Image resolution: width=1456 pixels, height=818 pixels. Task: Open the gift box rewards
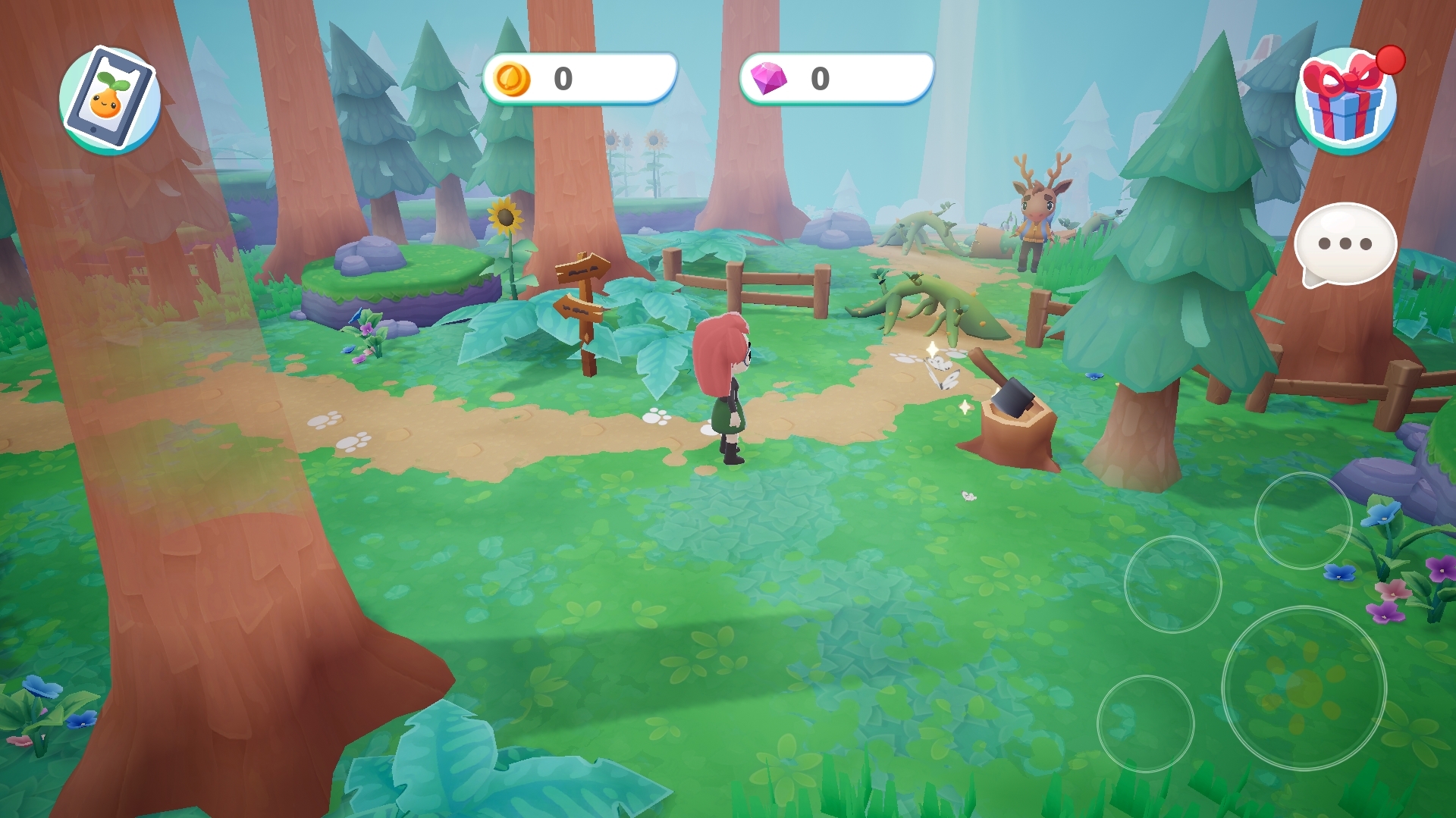(1345, 102)
